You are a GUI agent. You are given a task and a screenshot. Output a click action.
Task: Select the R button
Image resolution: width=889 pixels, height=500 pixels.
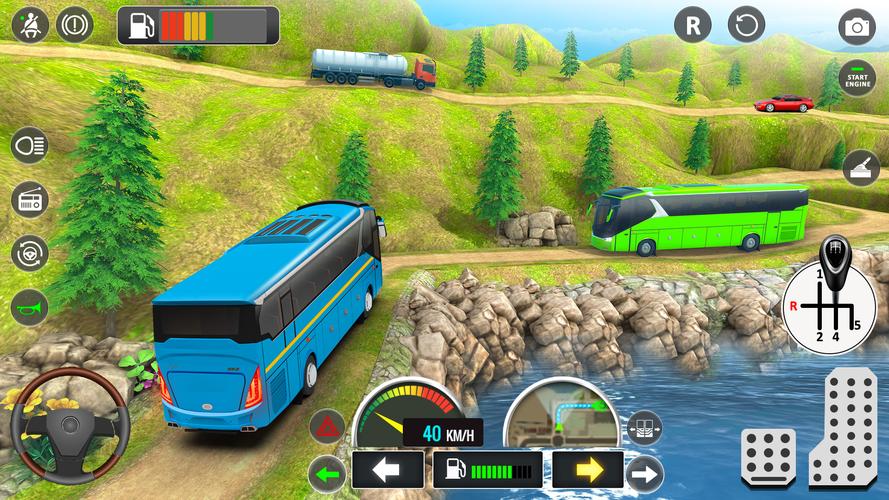click(x=692, y=24)
